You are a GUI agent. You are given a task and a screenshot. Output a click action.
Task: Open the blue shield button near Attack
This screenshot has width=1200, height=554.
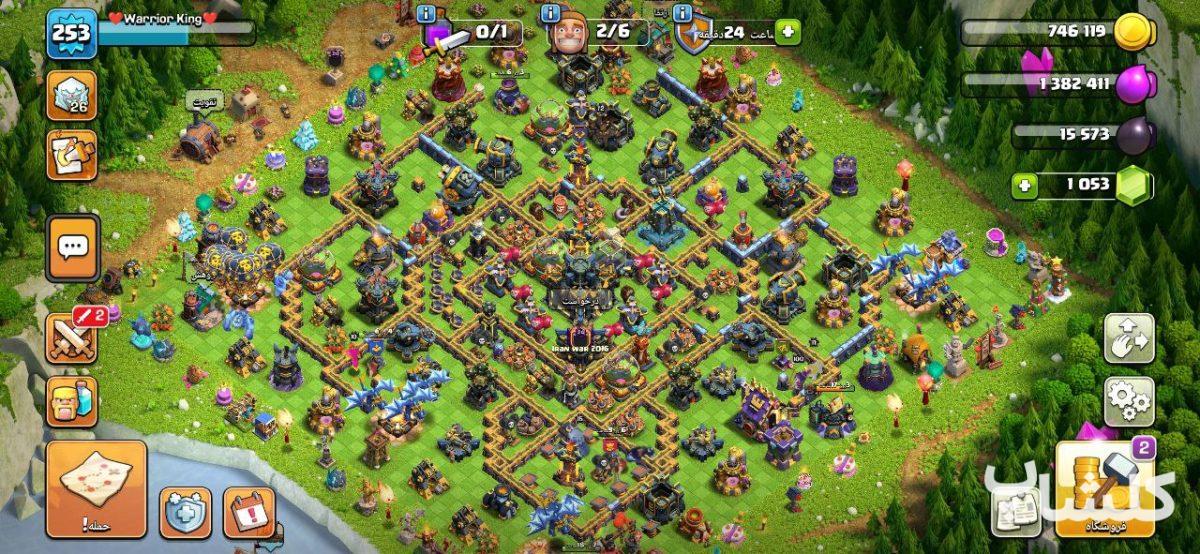pos(186,512)
